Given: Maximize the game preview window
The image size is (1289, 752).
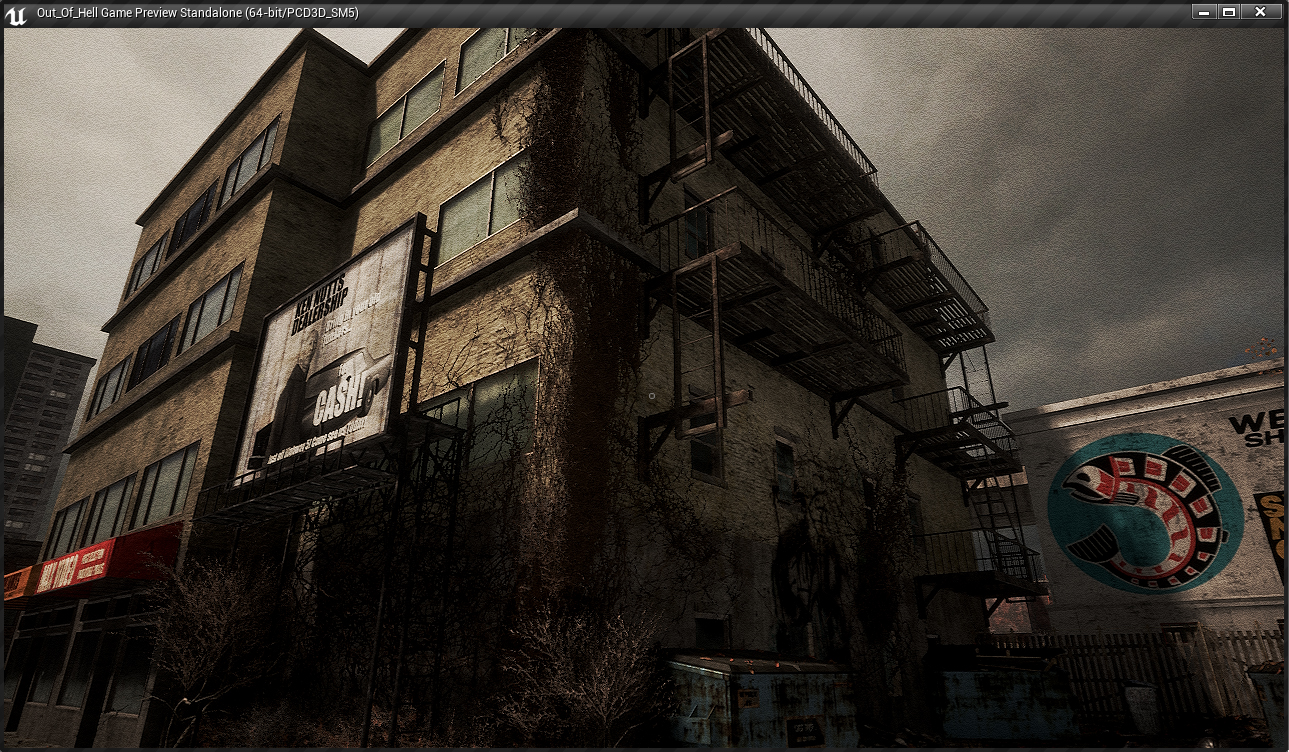Looking at the screenshot, I should coord(1229,12).
